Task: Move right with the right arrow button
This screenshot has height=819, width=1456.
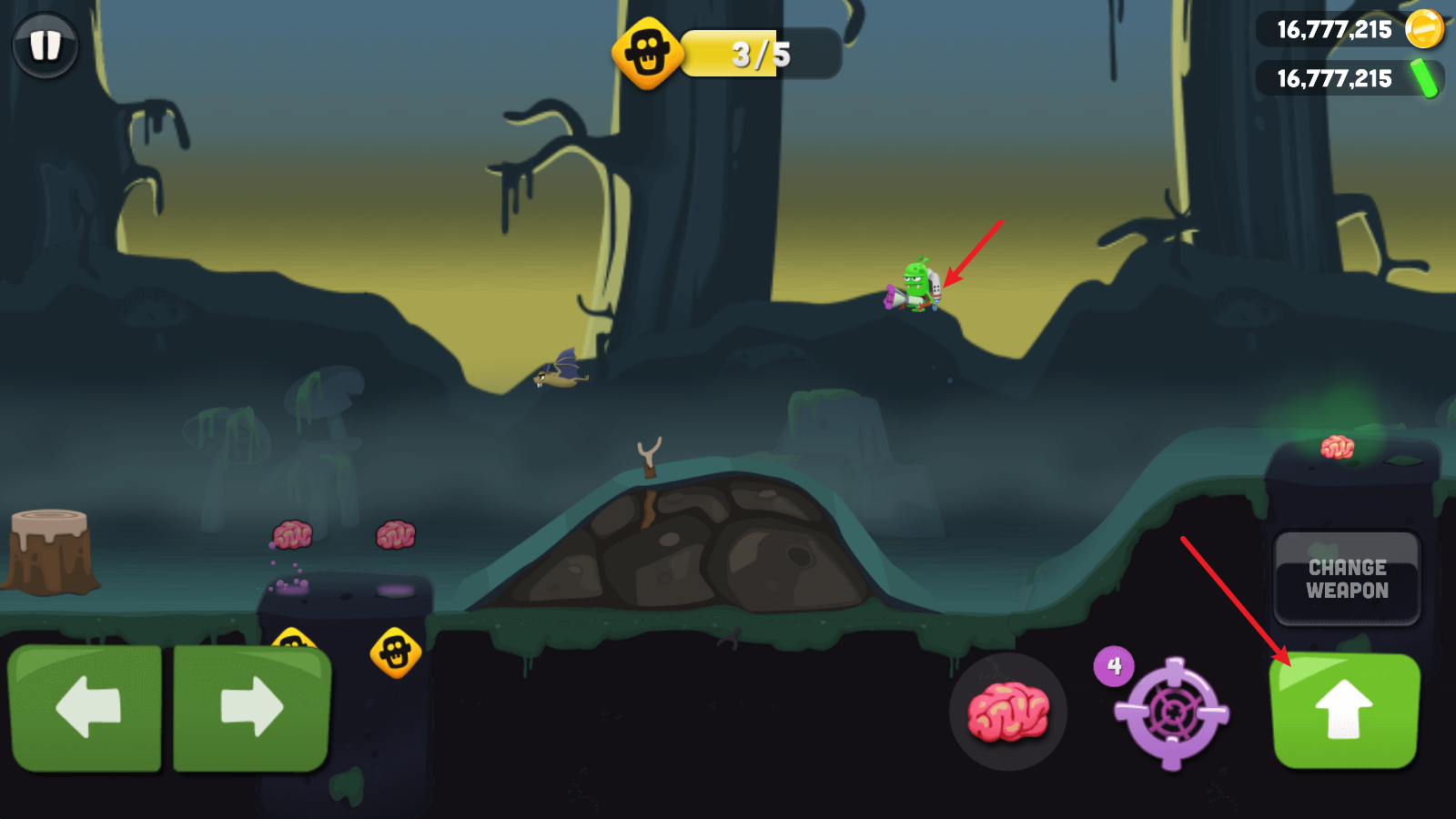Action: (x=251, y=708)
